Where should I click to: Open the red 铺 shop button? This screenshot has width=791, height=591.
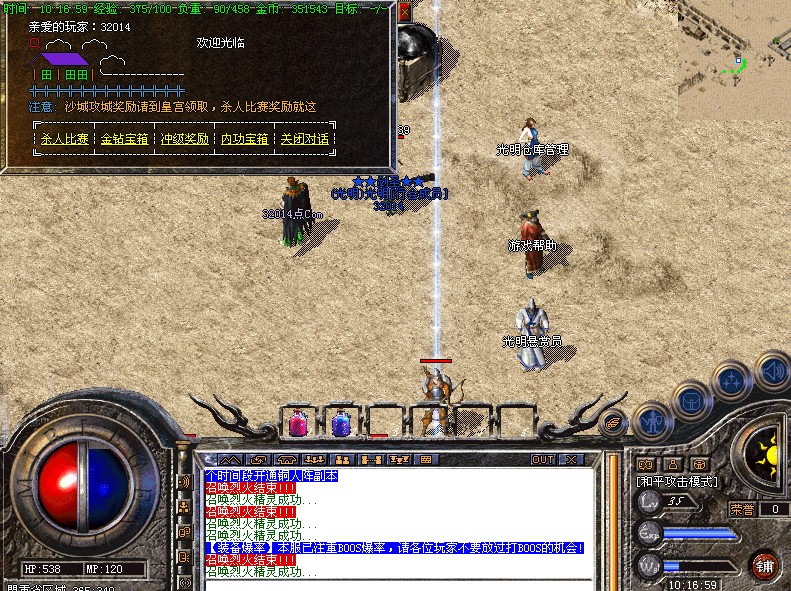765,564
